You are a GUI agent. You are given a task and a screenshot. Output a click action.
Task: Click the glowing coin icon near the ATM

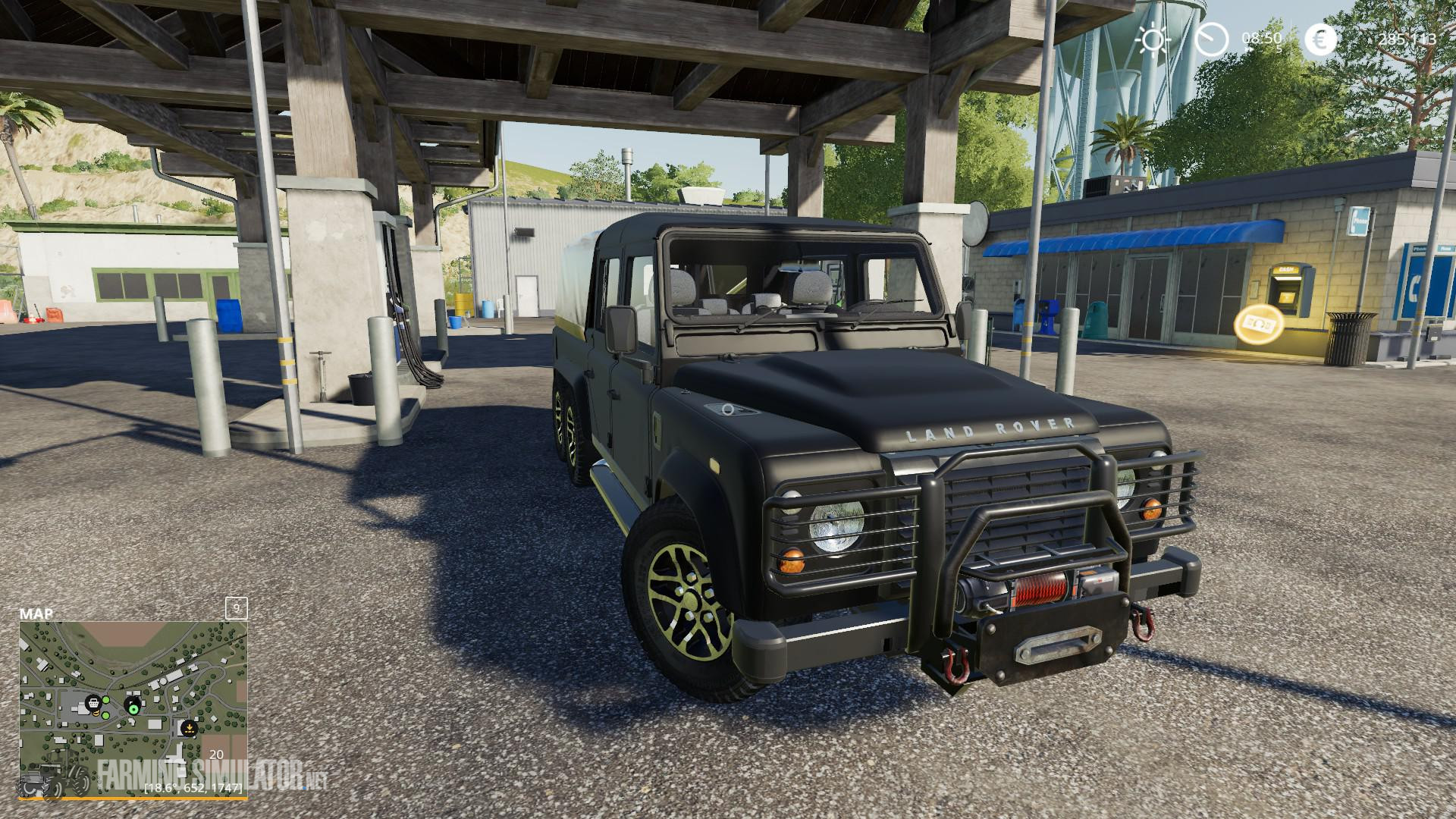(x=1259, y=326)
